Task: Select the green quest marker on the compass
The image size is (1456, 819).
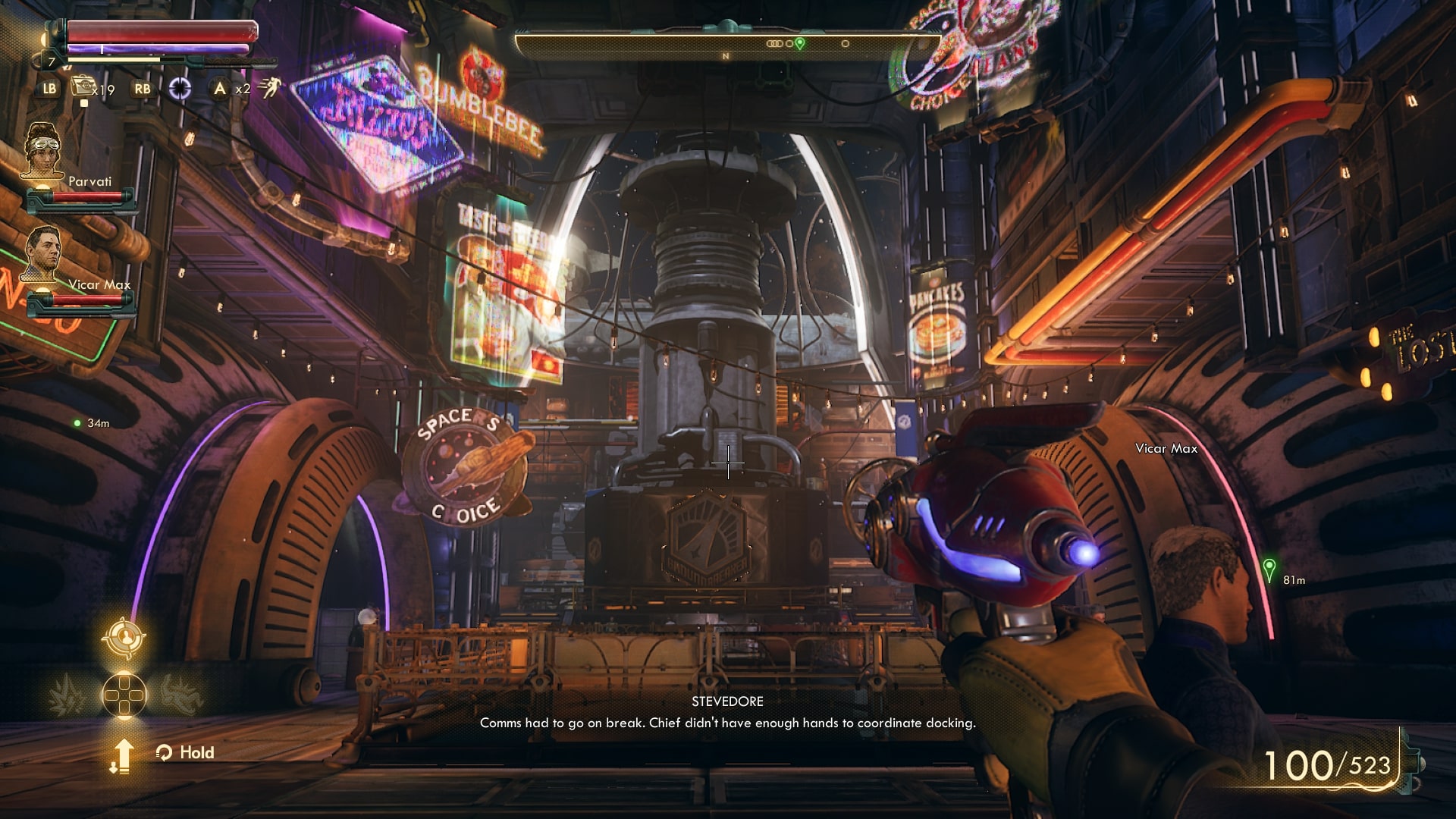Action: (x=799, y=44)
